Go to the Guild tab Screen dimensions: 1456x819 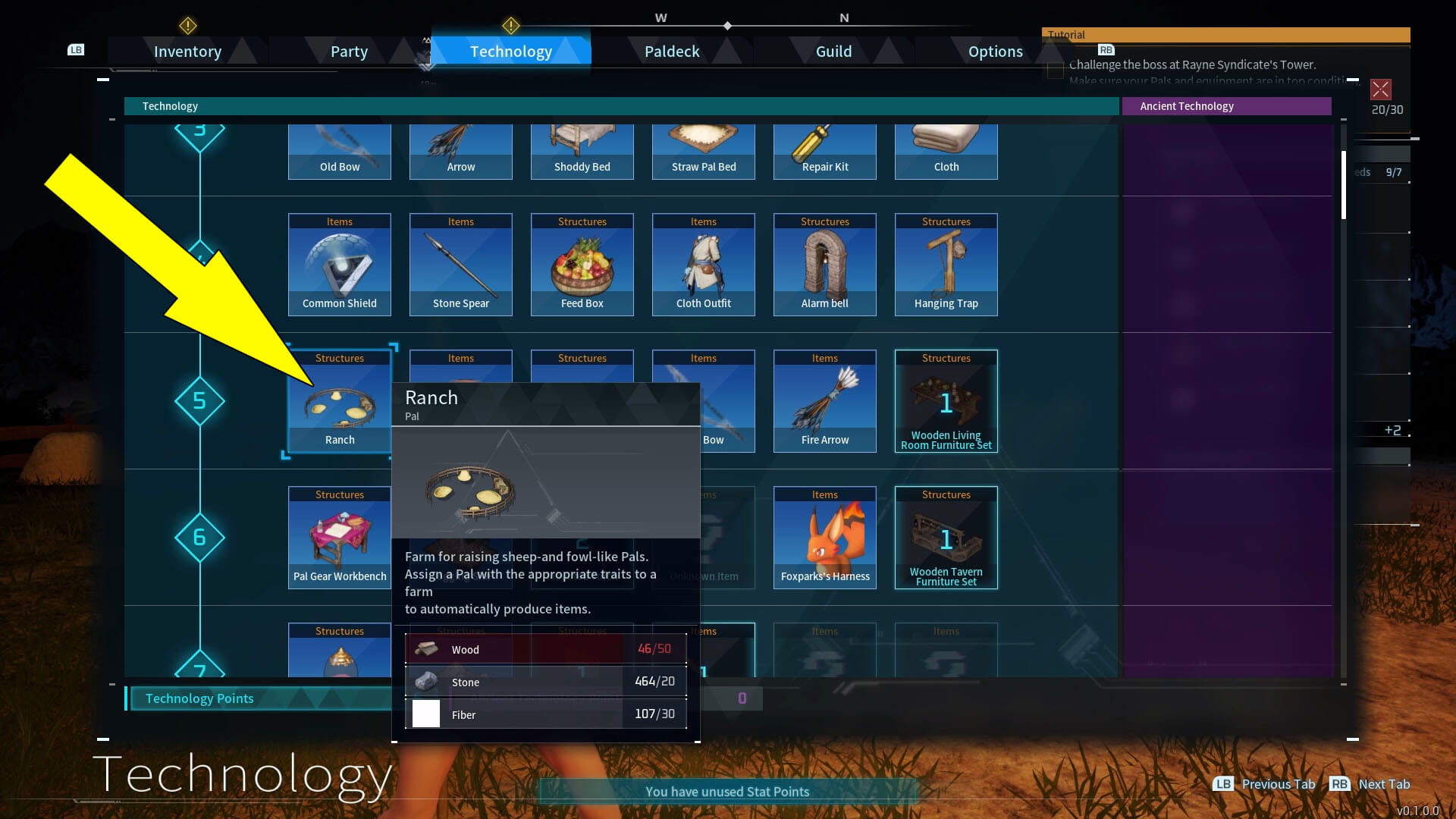coord(833,52)
